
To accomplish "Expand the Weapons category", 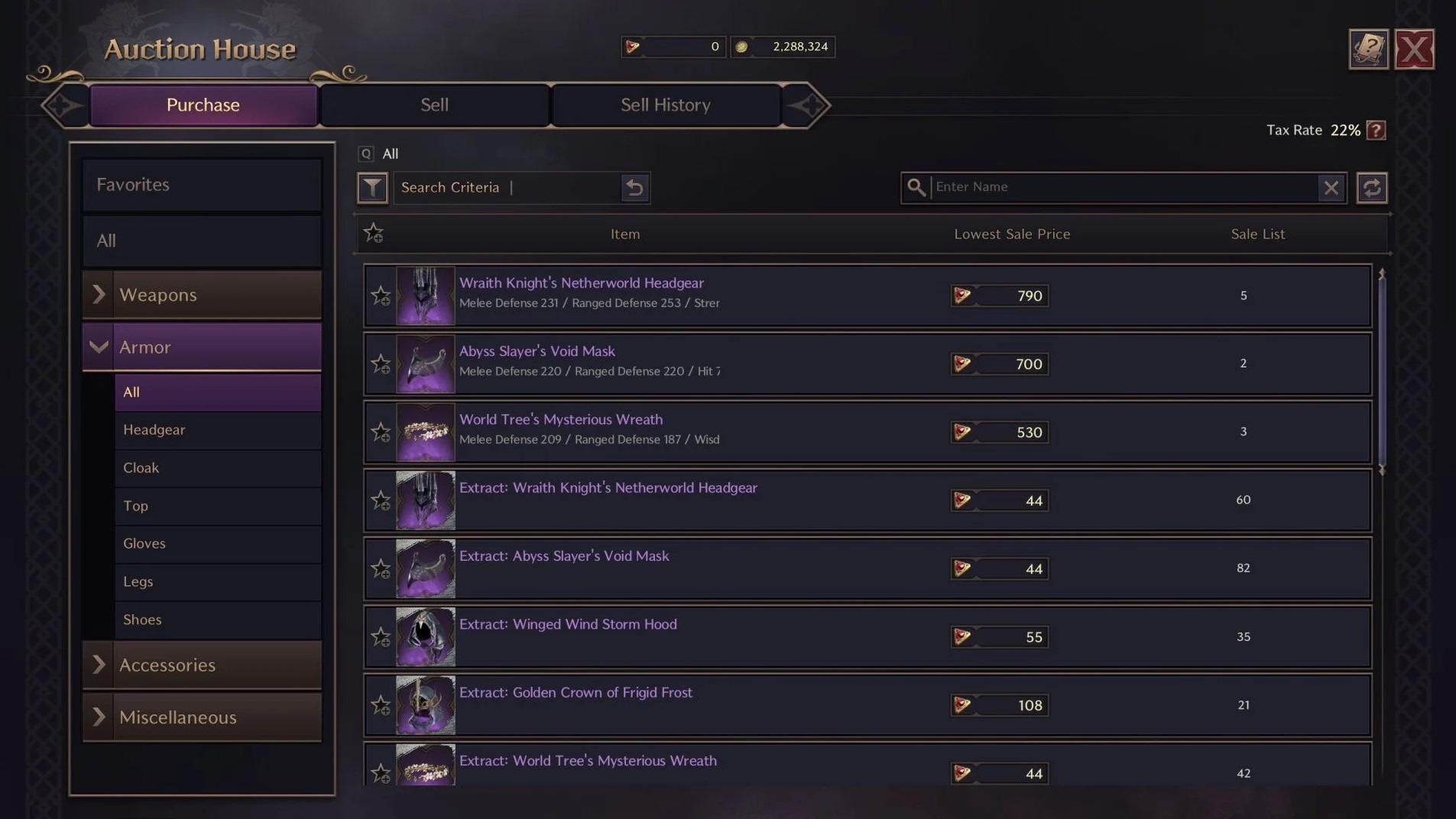I will (99, 294).
